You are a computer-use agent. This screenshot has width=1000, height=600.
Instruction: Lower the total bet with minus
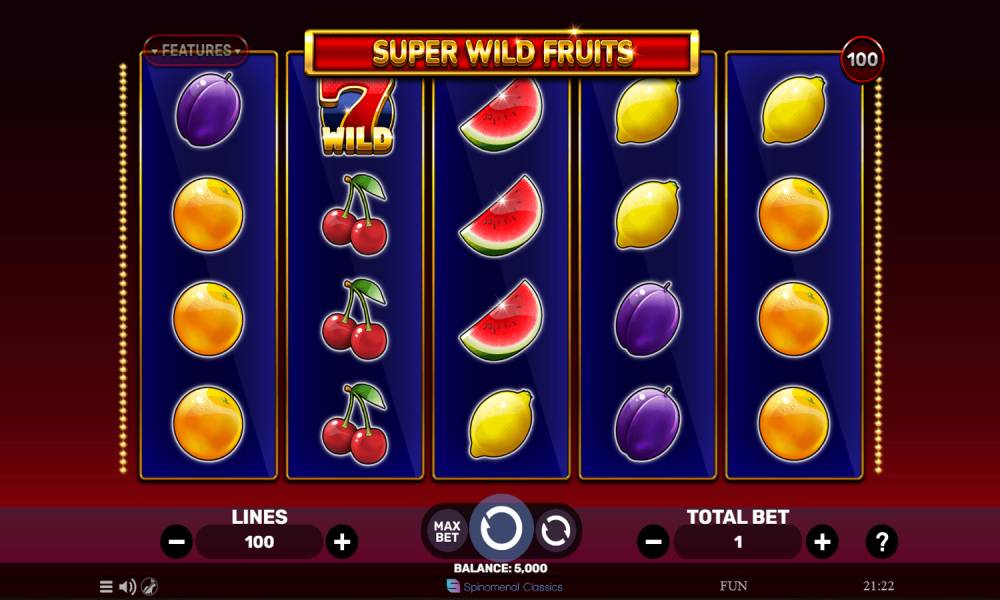[x=654, y=542]
